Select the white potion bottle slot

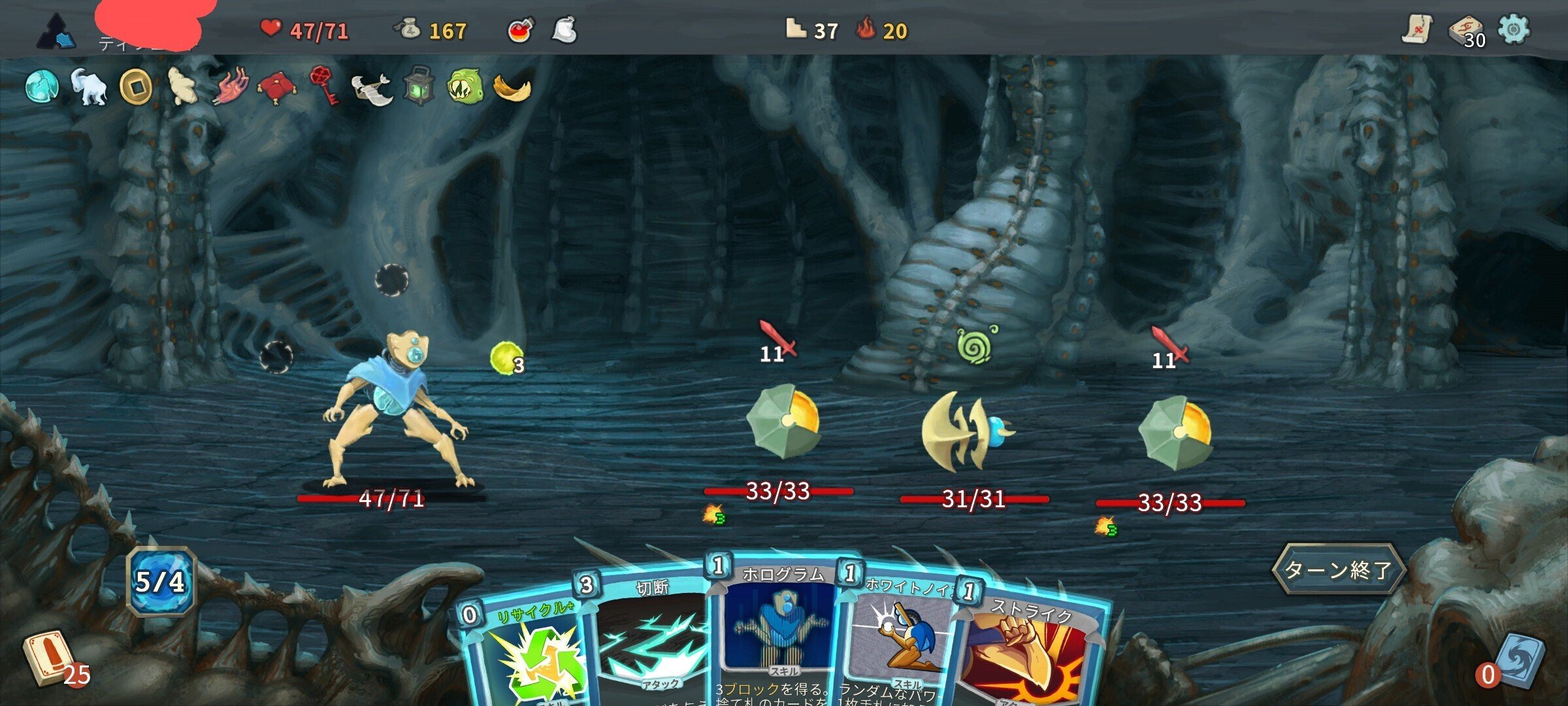[x=564, y=30]
